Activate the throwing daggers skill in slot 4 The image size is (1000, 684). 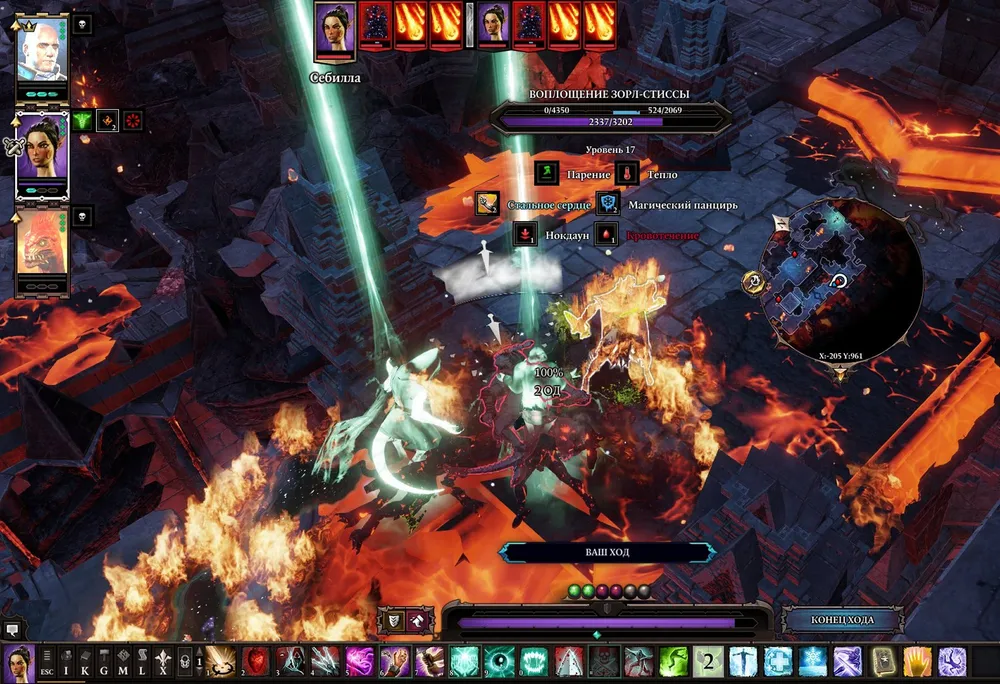[x=325, y=661]
